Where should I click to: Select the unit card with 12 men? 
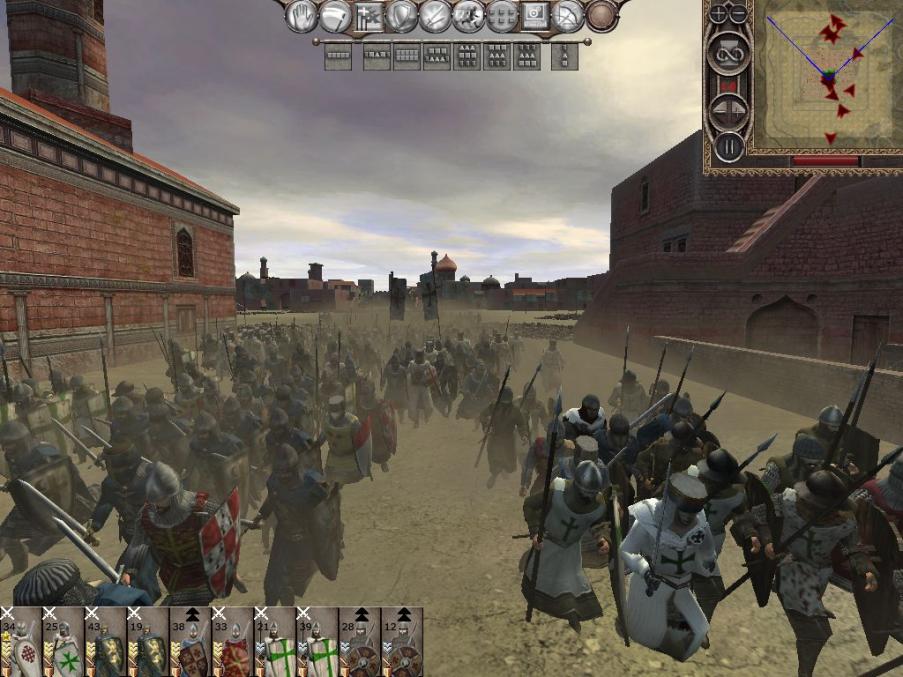pyautogui.click(x=401, y=642)
